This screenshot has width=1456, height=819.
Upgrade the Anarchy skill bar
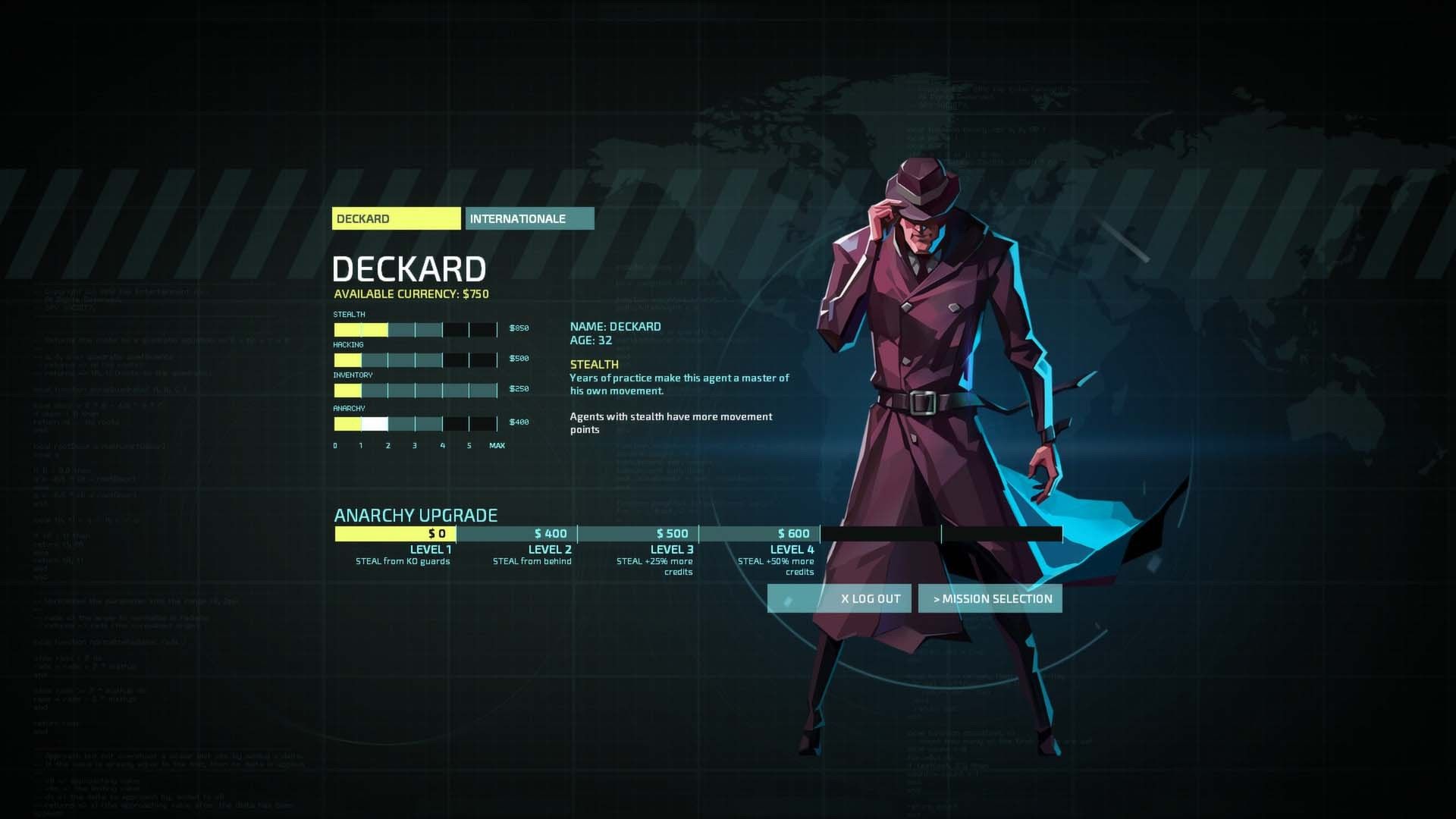416,424
